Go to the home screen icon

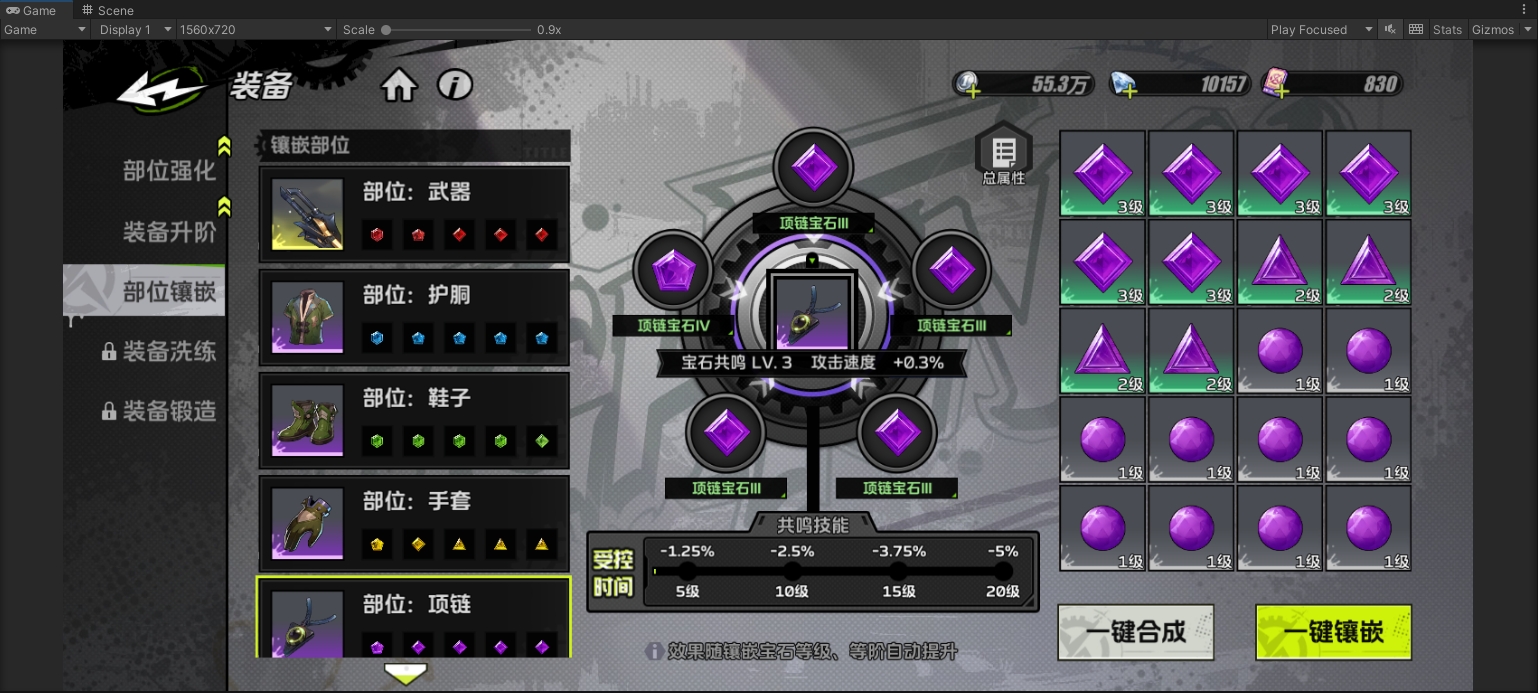click(399, 86)
